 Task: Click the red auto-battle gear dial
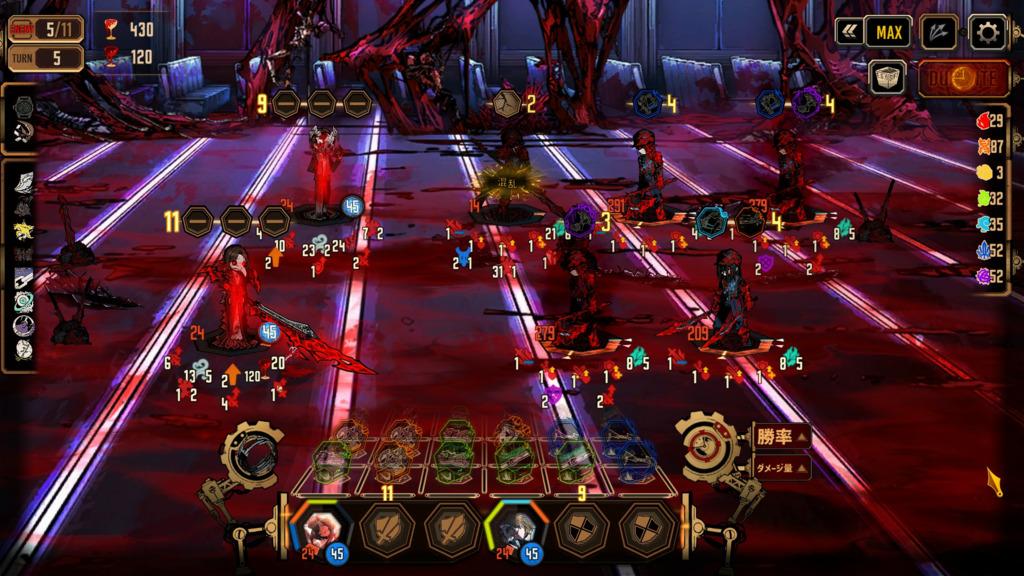(x=709, y=444)
